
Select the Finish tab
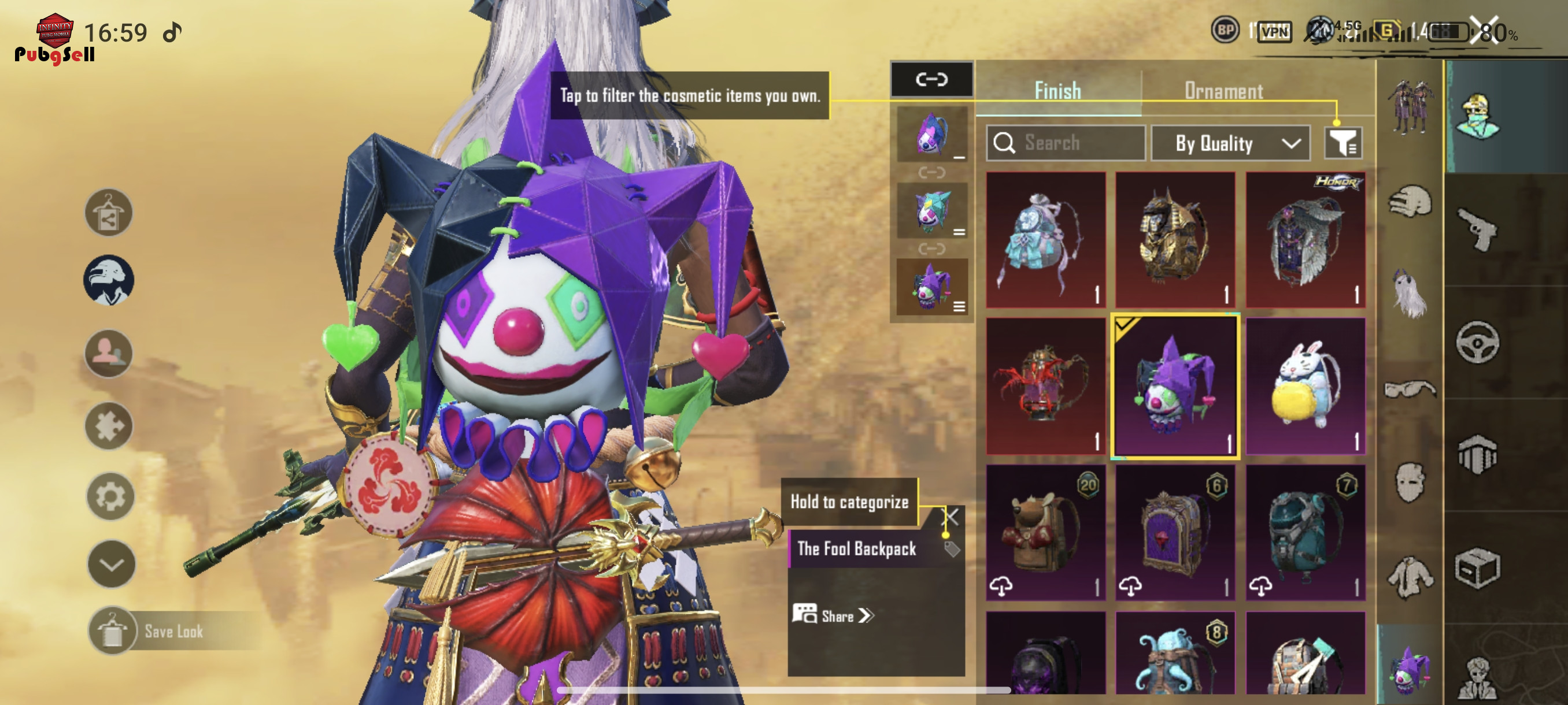point(1057,91)
